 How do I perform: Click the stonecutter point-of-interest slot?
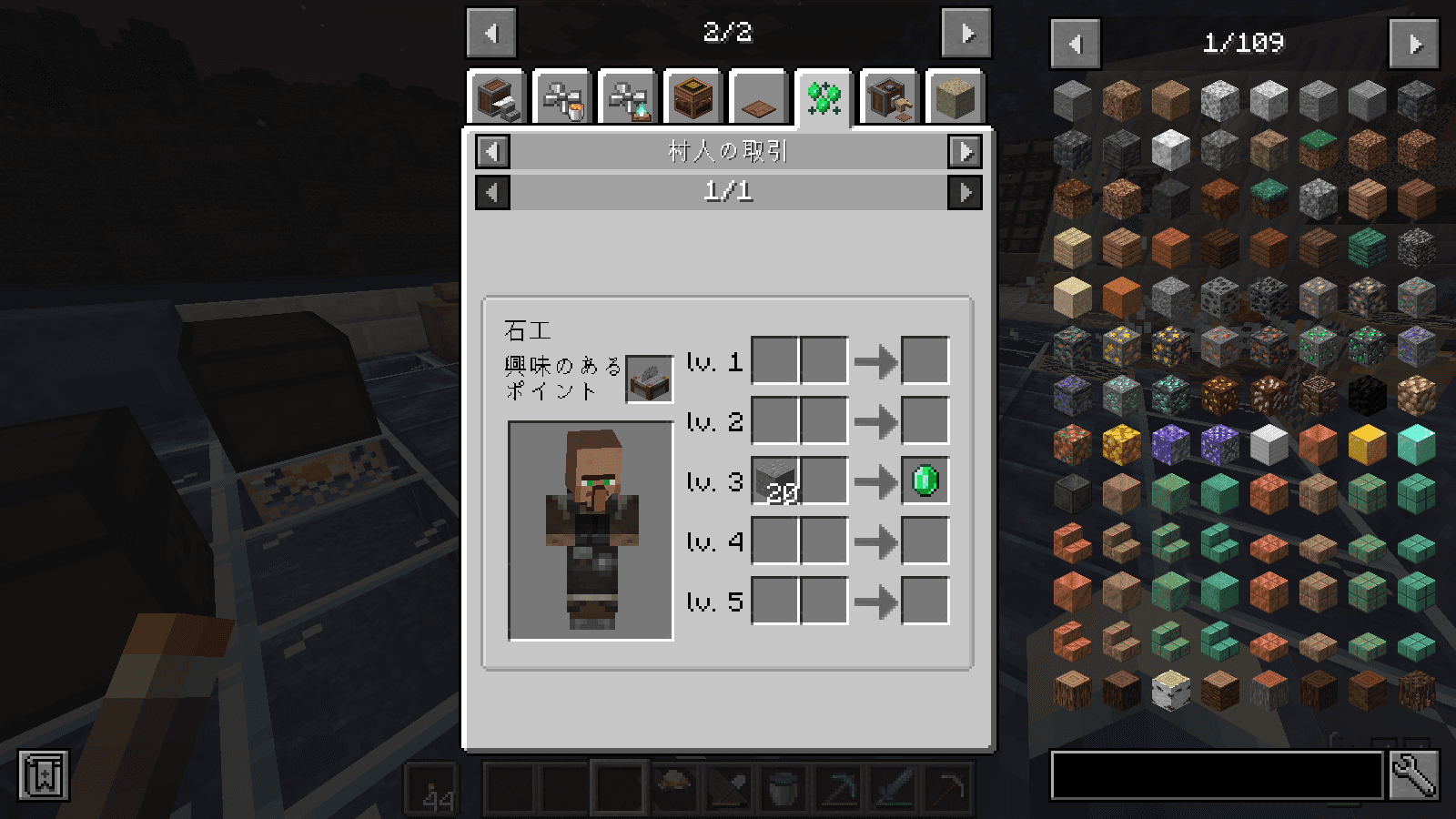tap(649, 379)
